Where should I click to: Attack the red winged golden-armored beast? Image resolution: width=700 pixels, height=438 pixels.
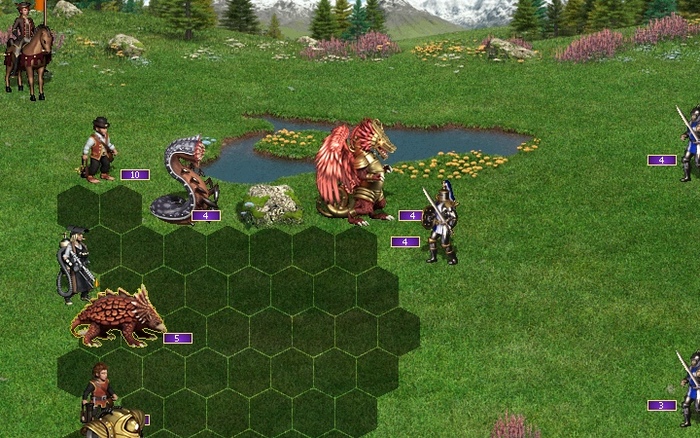click(355, 170)
